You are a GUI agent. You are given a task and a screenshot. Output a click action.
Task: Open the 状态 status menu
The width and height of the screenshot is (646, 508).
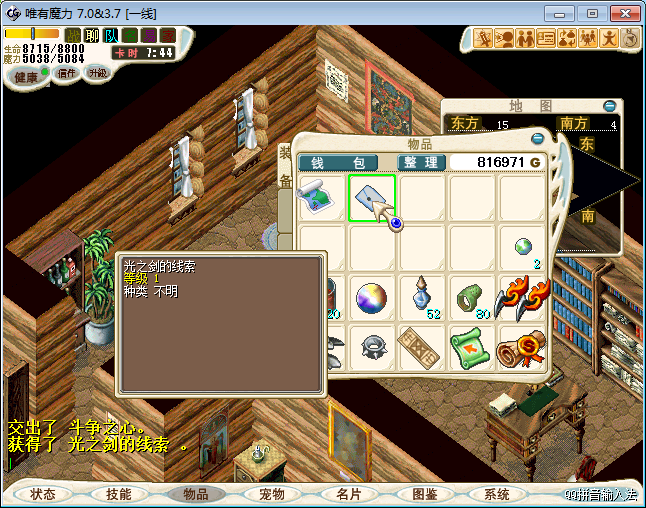pos(43,494)
